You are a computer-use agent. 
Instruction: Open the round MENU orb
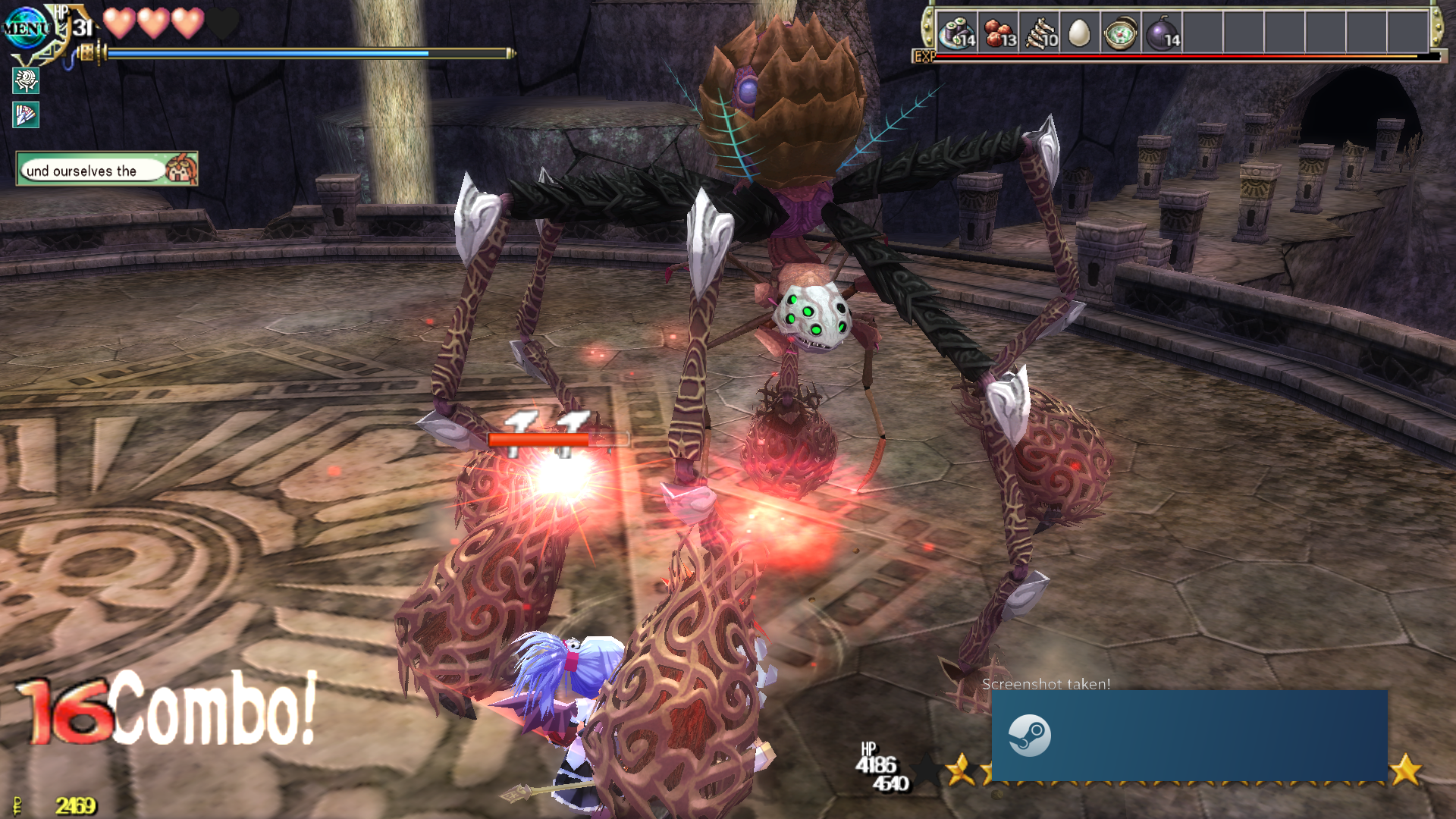(25, 29)
